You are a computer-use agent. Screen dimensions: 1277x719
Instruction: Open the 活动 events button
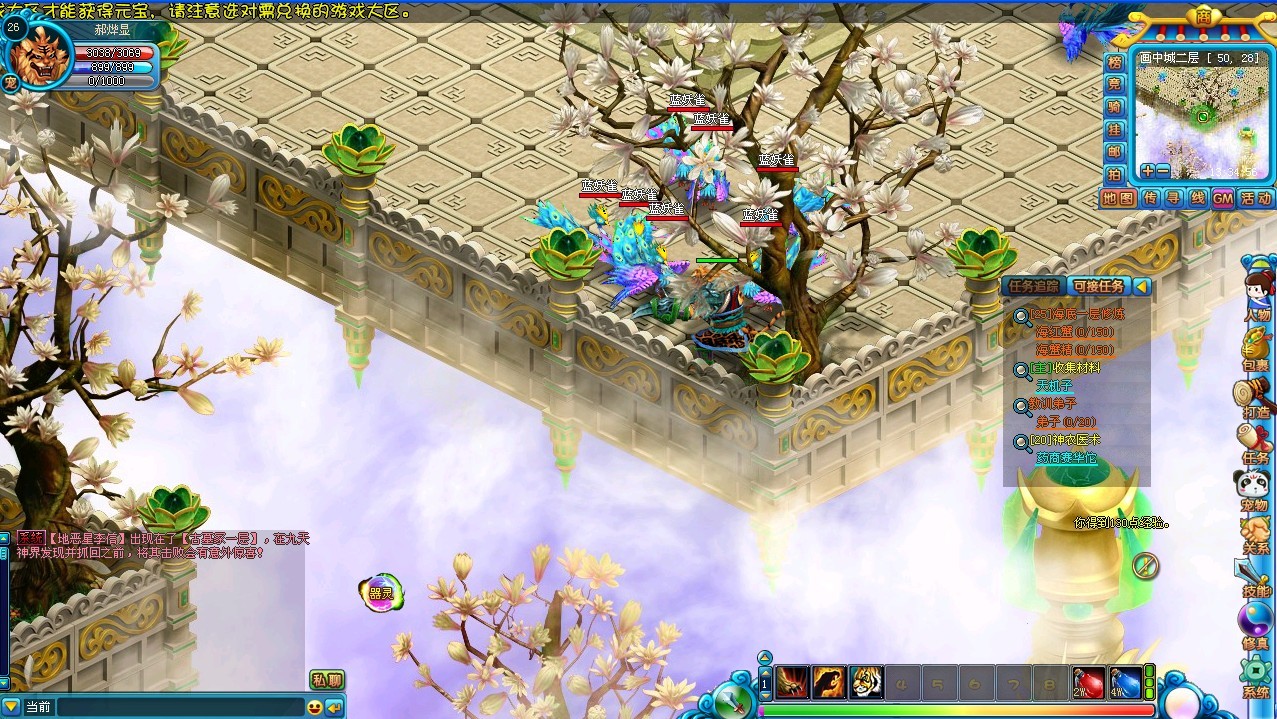click(1256, 198)
